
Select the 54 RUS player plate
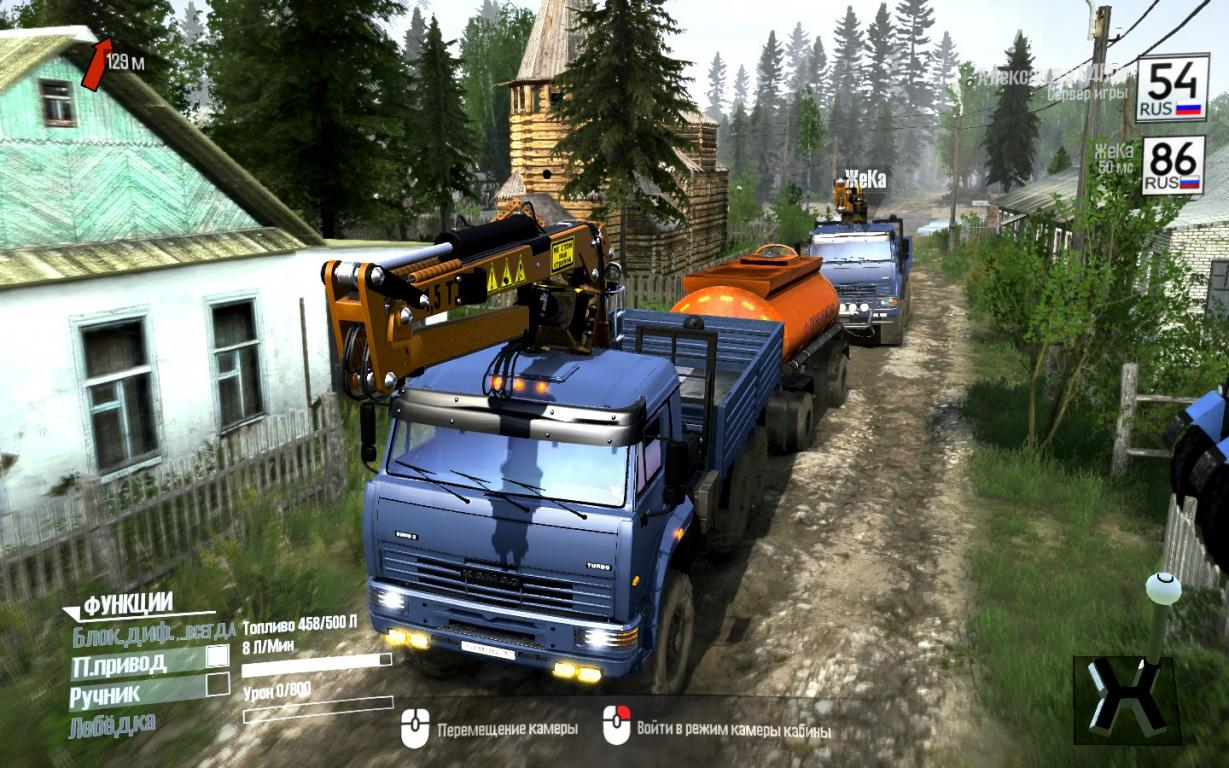click(1172, 88)
